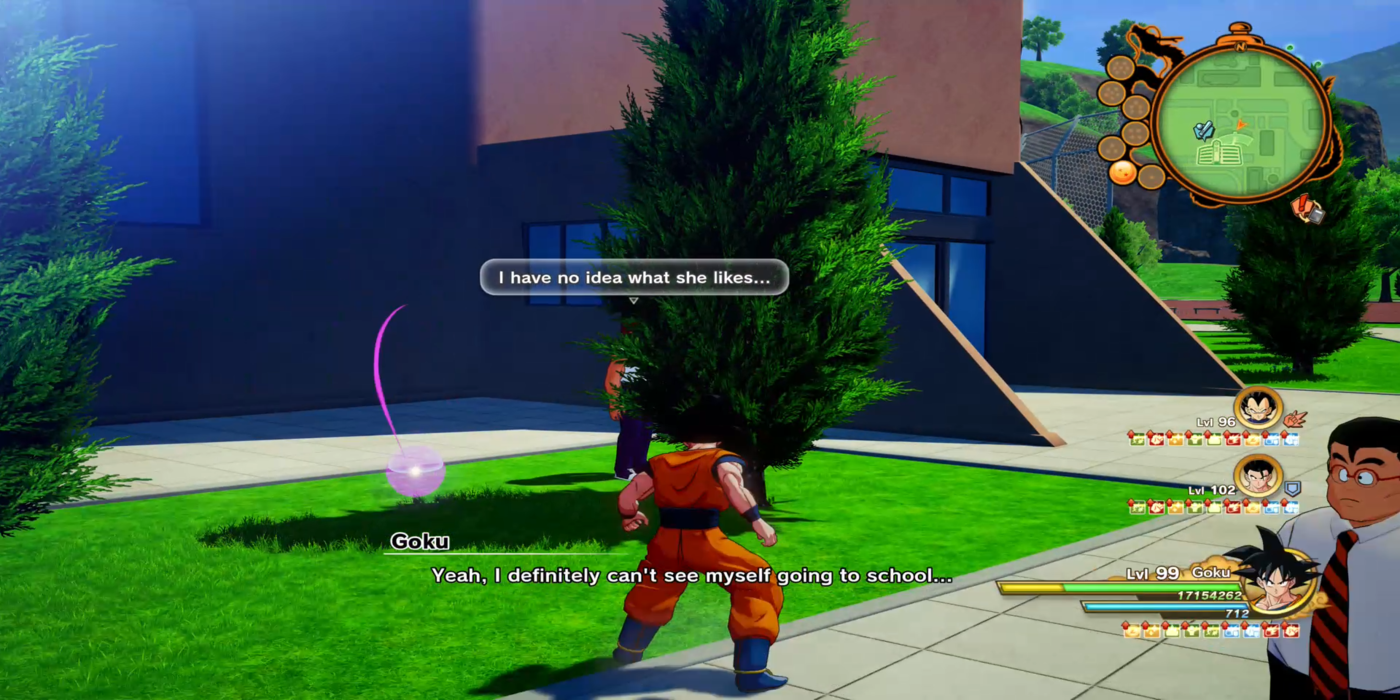Viewport: 1400px width, 700px height.
Task: Select the level 102 Gohan portrait
Action: point(1257,477)
